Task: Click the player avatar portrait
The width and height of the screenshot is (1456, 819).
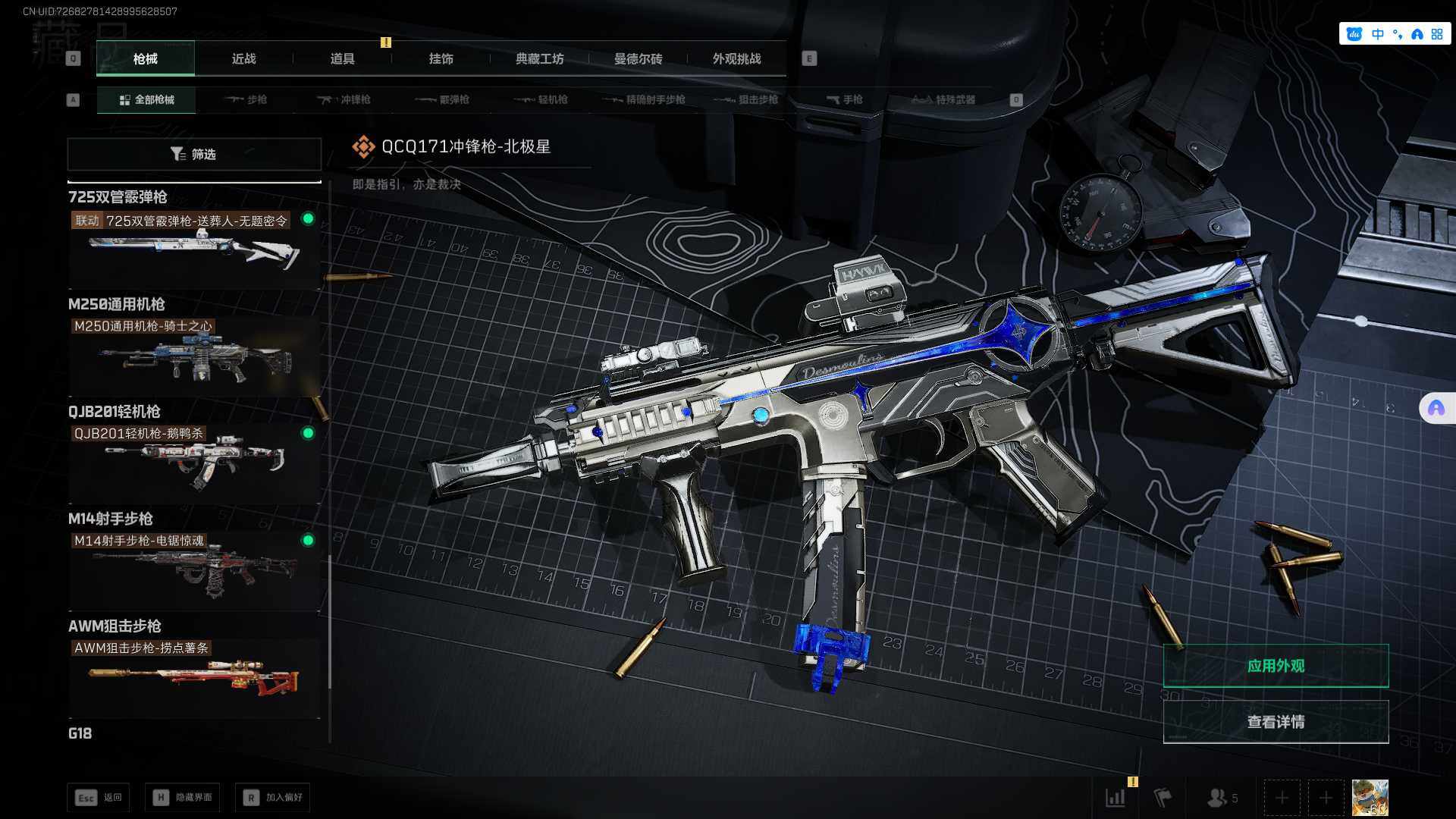Action: pos(1370,798)
